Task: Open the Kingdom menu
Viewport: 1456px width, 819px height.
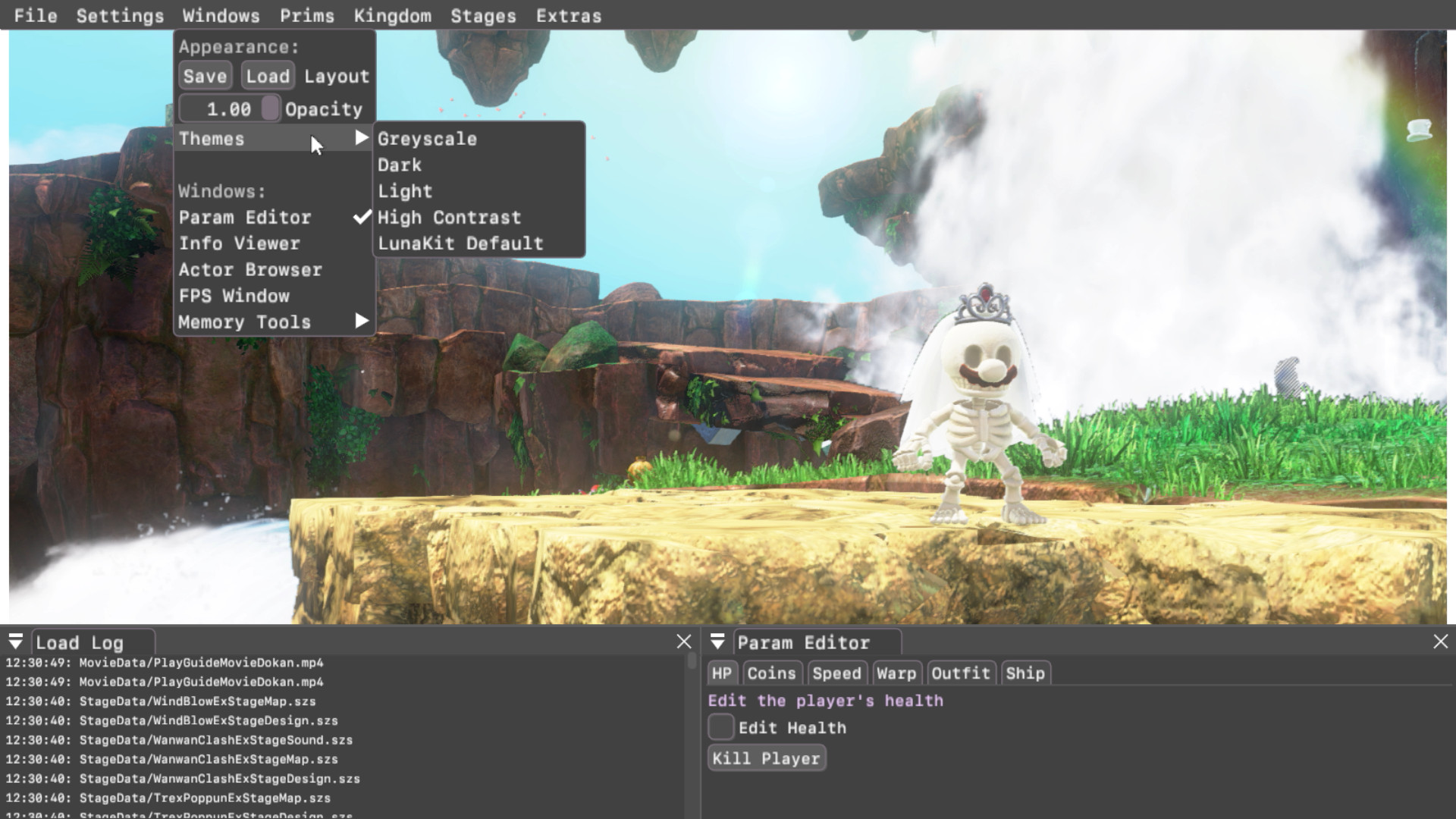Action: pyautogui.click(x=392, y=15)
